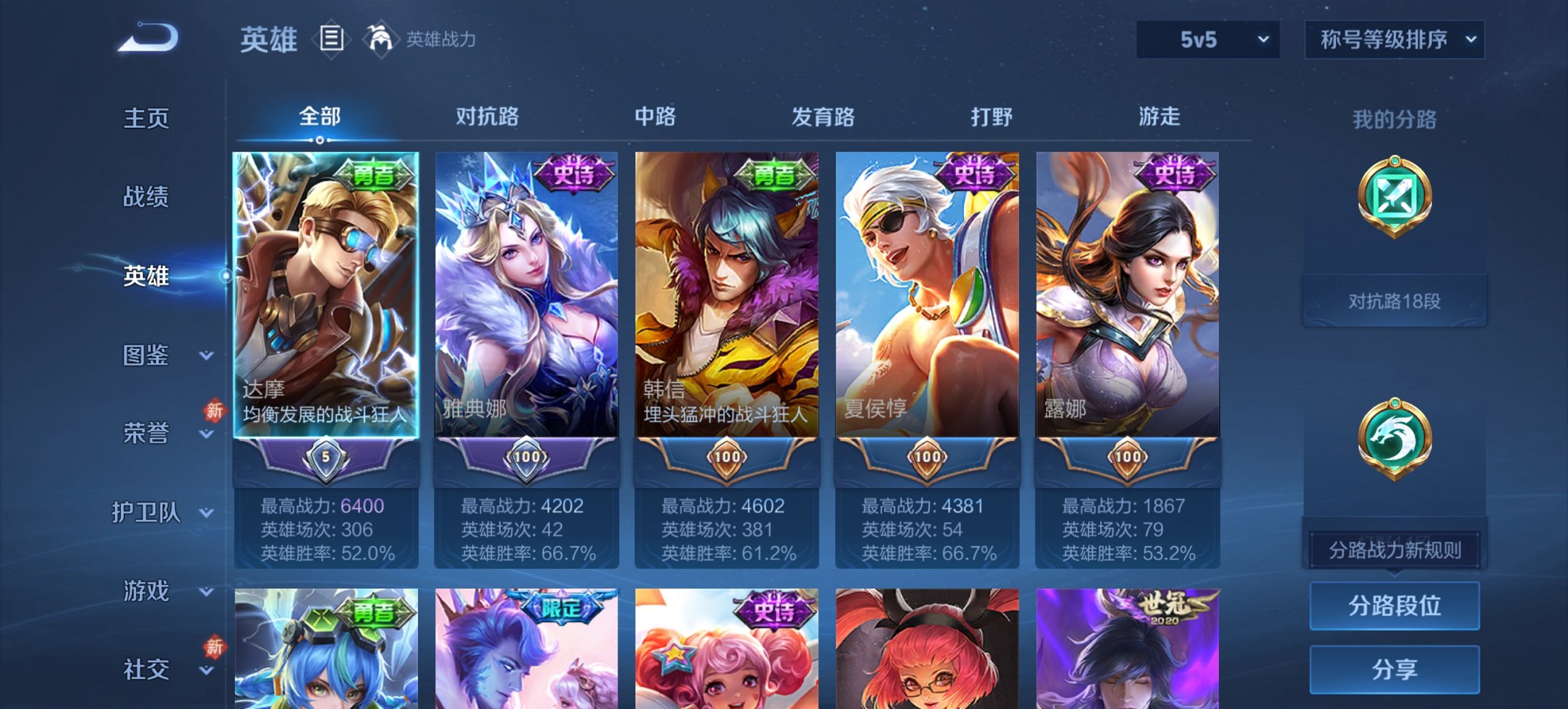Expand the 荣誉 sidebar section

coord(146,433)
